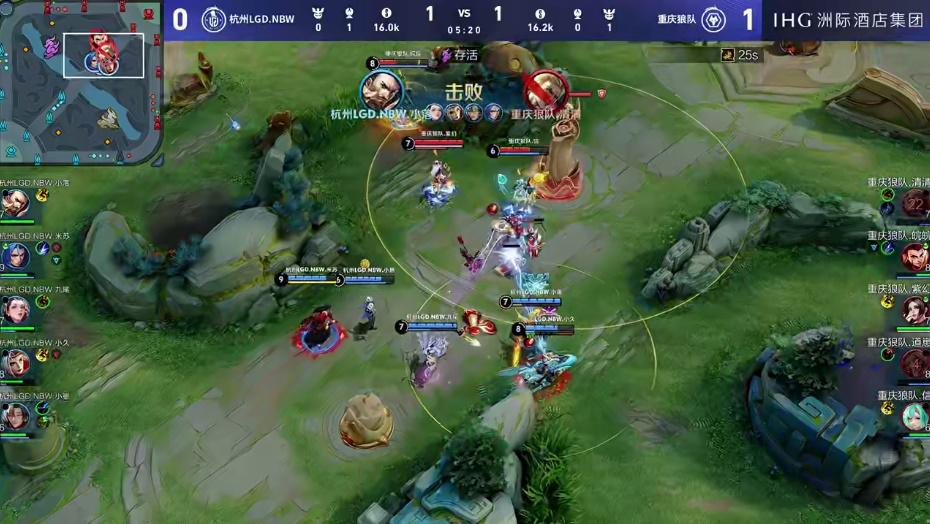Choose LGD.NBW player 九尾's portrait
This screenshot has width=930, height=524.
15,310
